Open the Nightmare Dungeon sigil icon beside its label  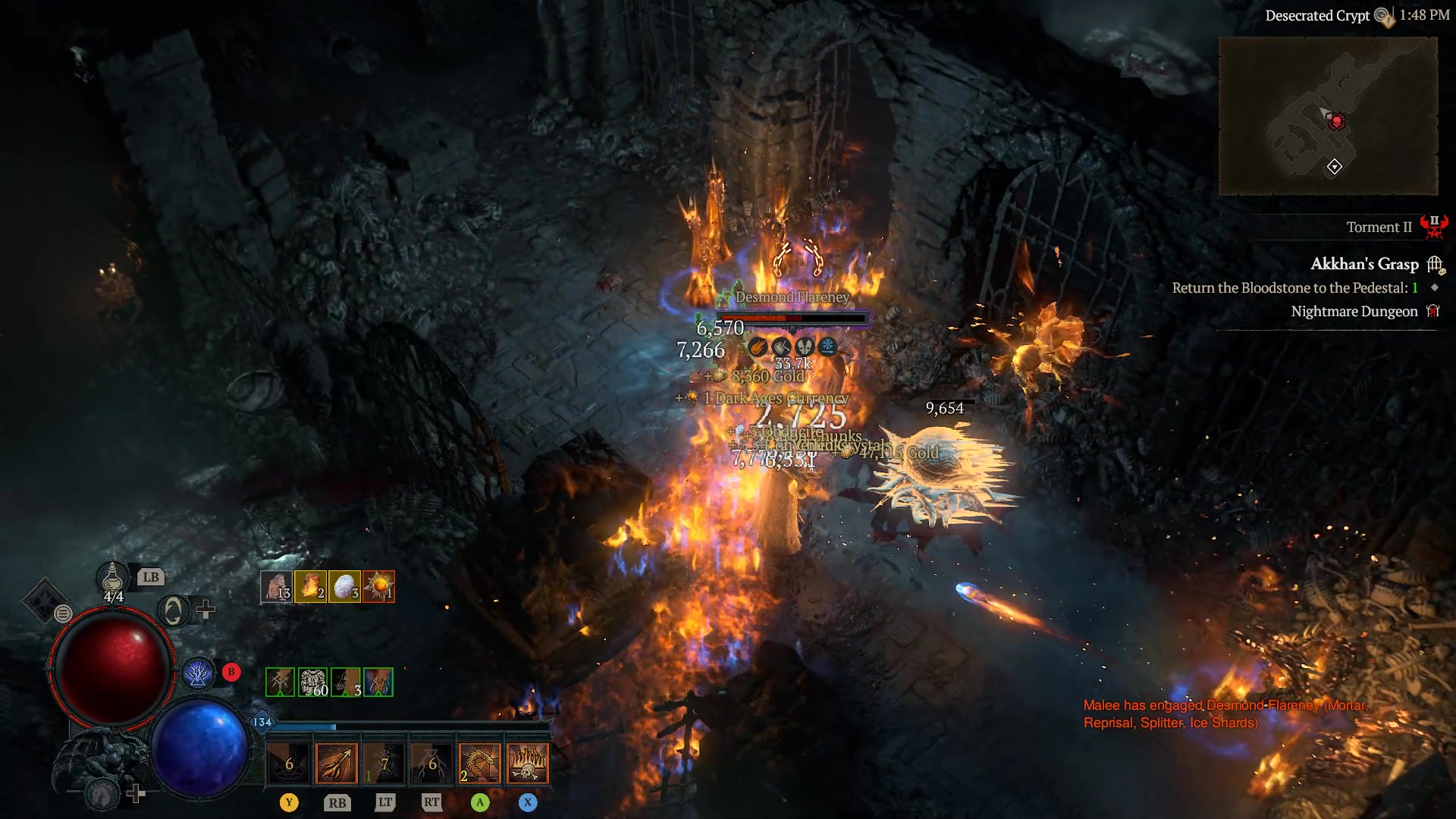pyautogui.click(x=1433, y=311)
